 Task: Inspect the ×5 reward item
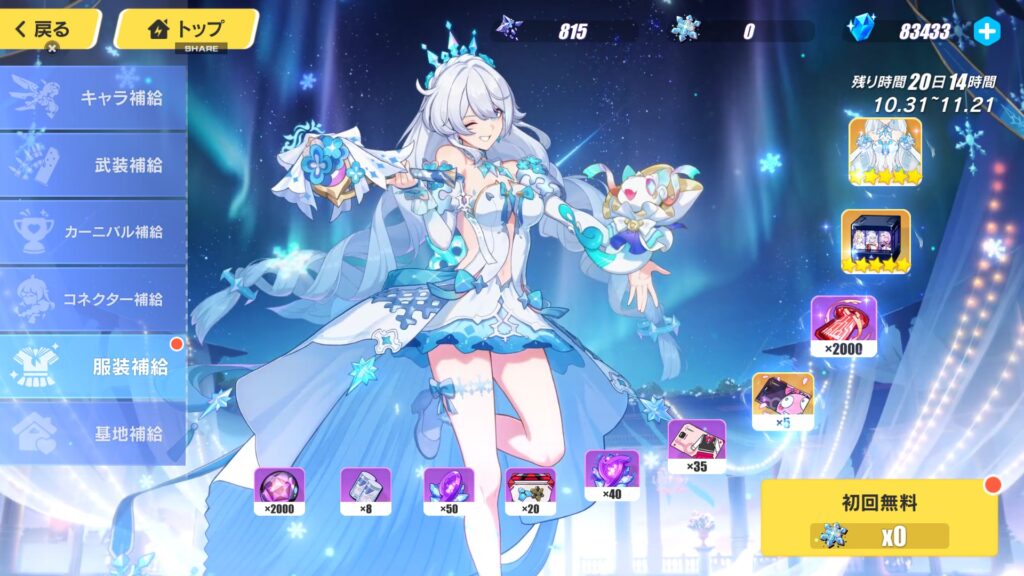pyautogui.click(x=782, y=401)
